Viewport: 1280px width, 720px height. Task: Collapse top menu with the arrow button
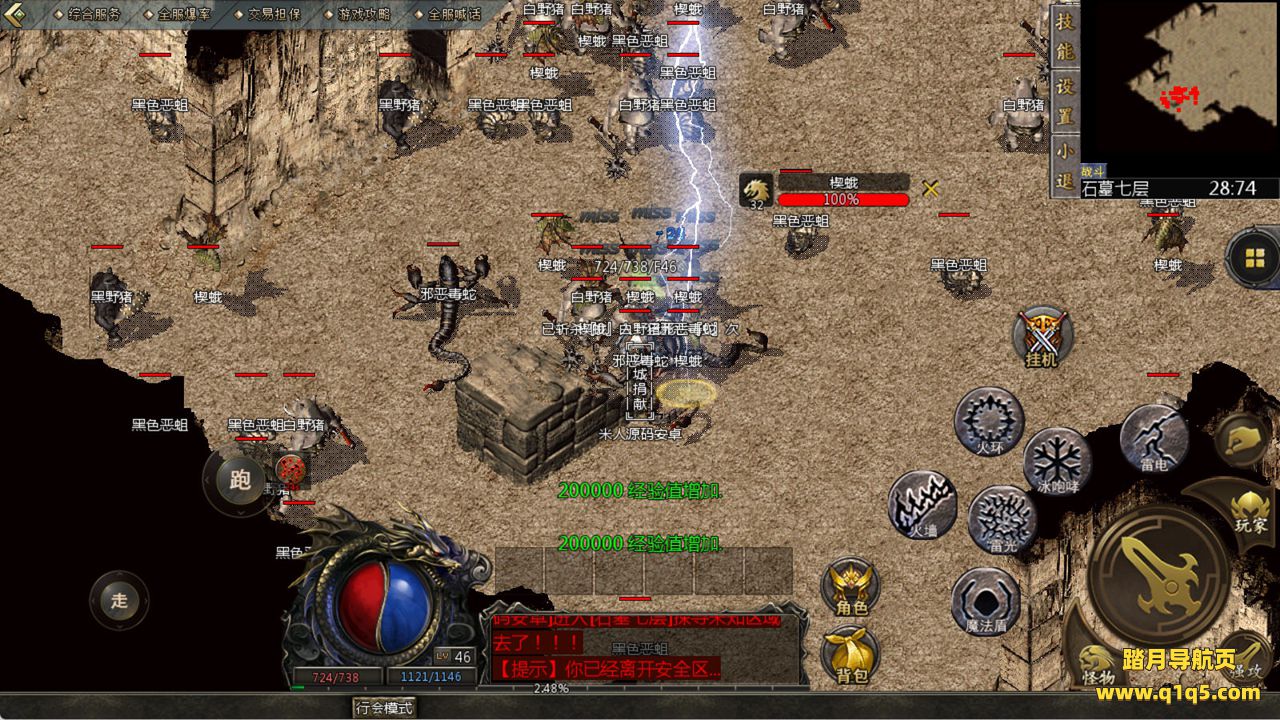[x=16, y=14]
